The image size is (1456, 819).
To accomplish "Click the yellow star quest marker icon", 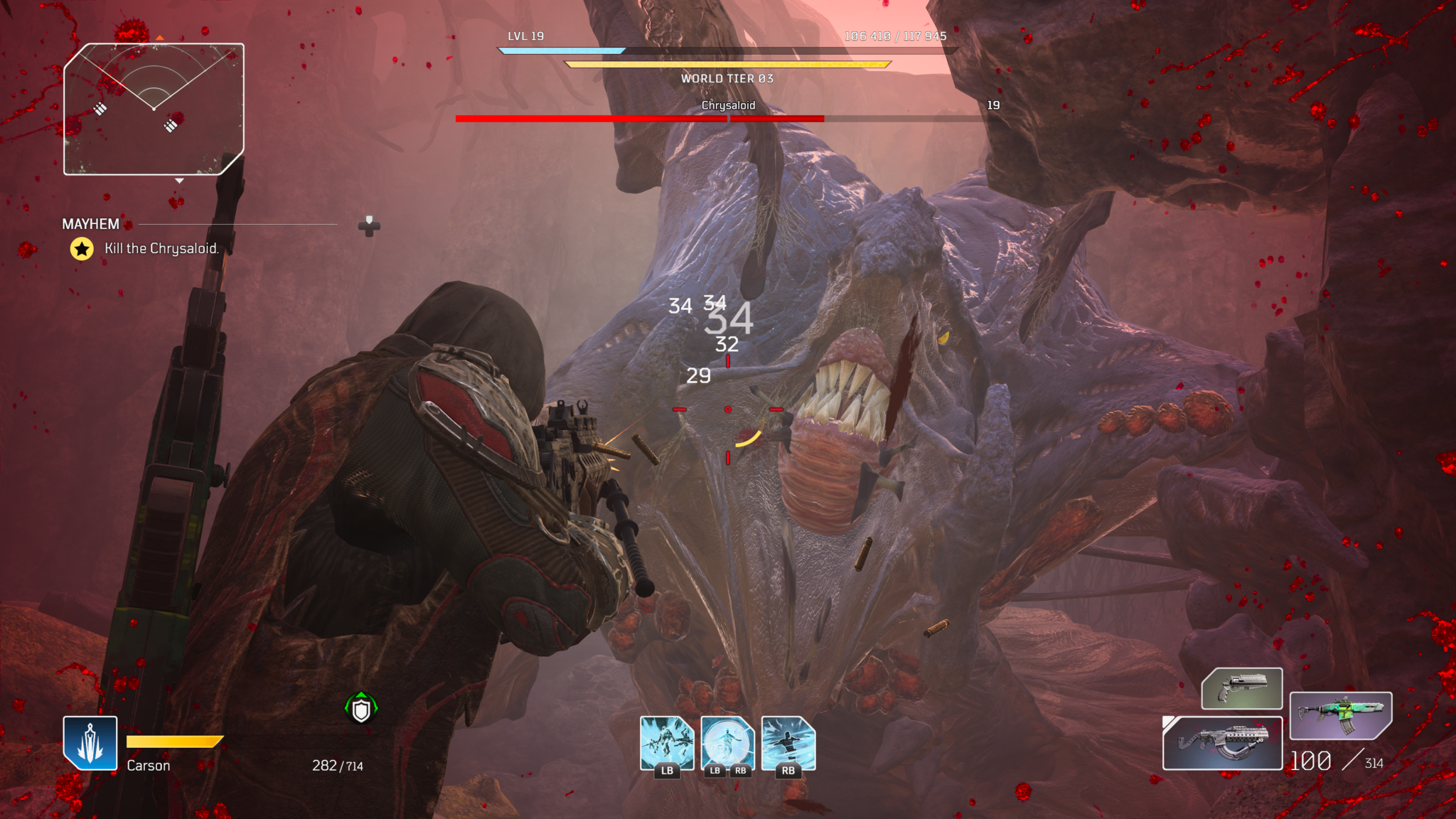I will [82, 249].
